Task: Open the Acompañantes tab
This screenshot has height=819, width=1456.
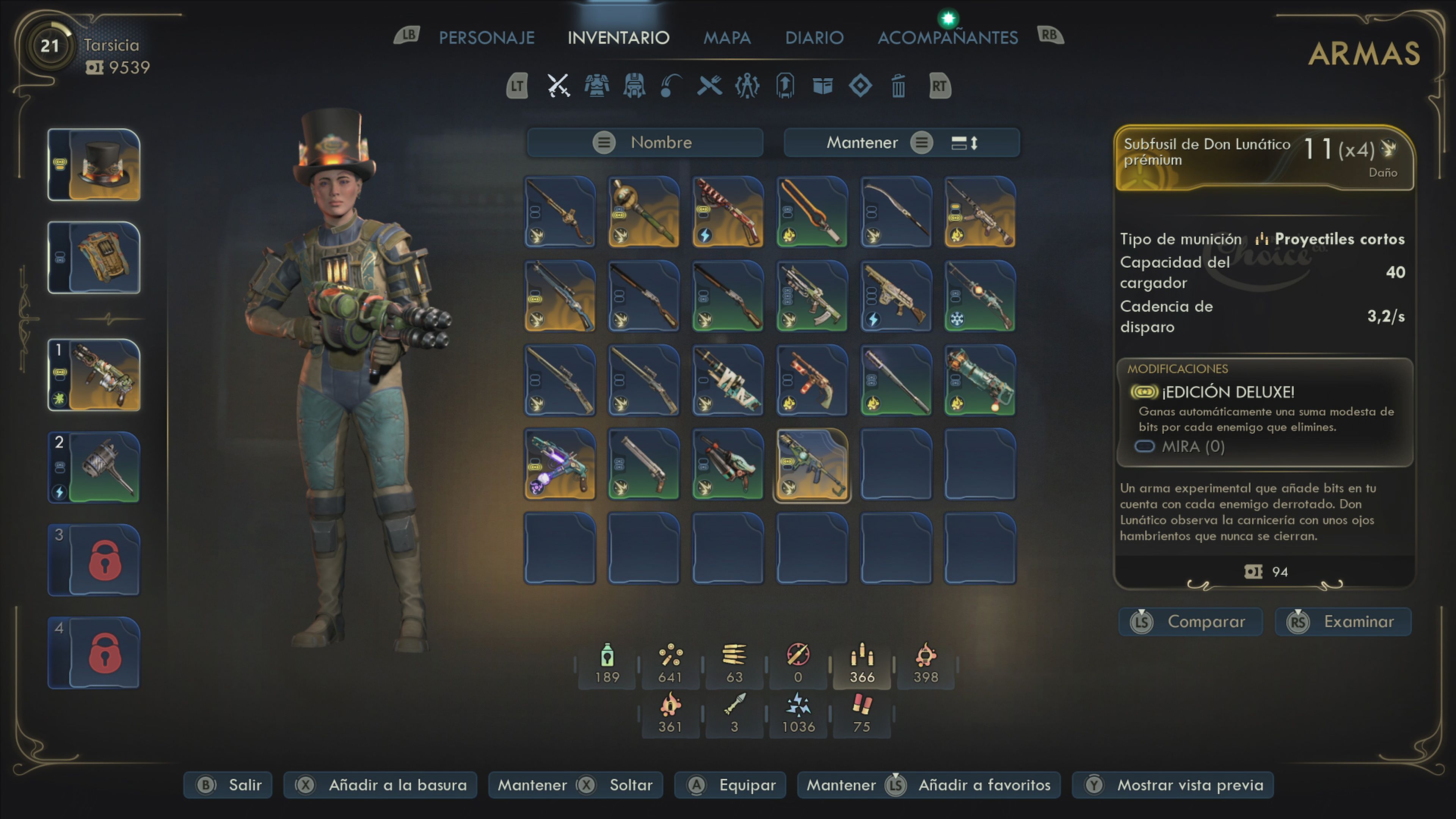Action: tap(947, 37)
